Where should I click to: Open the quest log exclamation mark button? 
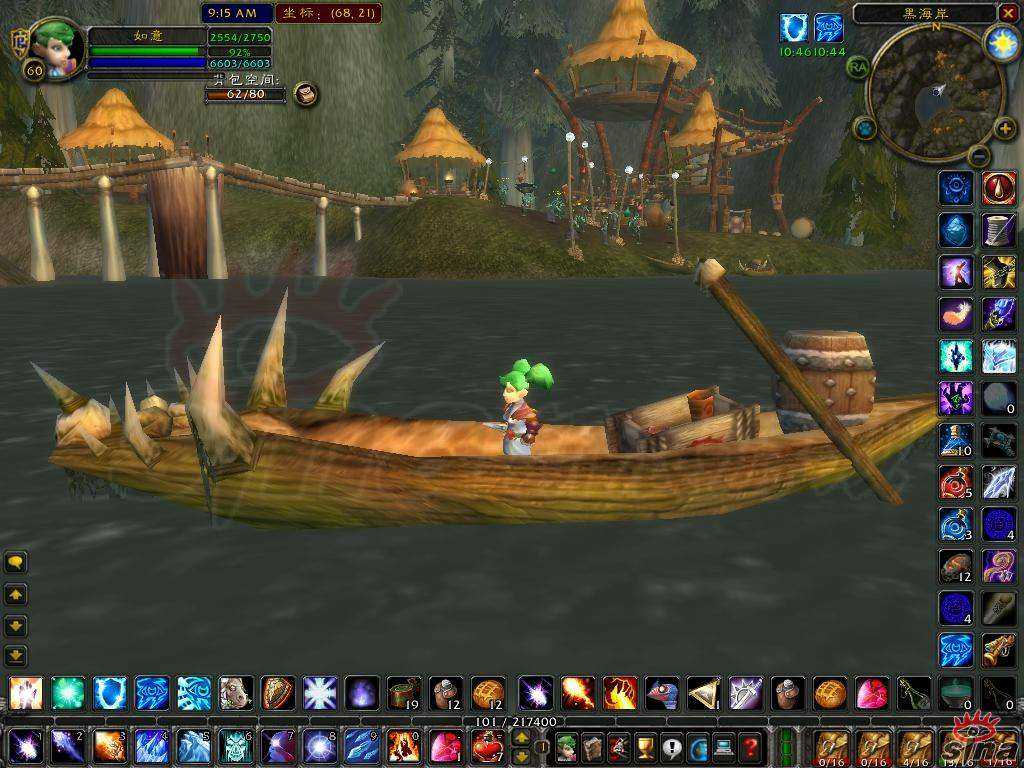(x=670, y=746)
